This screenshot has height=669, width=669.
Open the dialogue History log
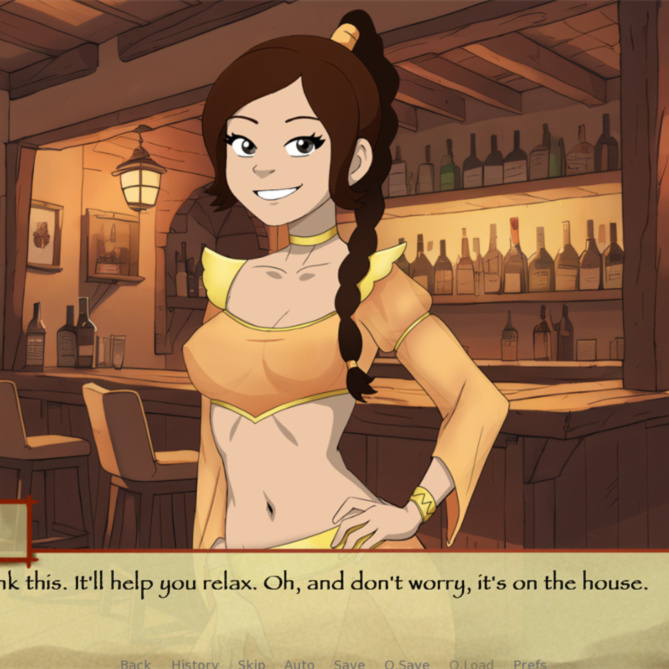click(x=194, y=663)
